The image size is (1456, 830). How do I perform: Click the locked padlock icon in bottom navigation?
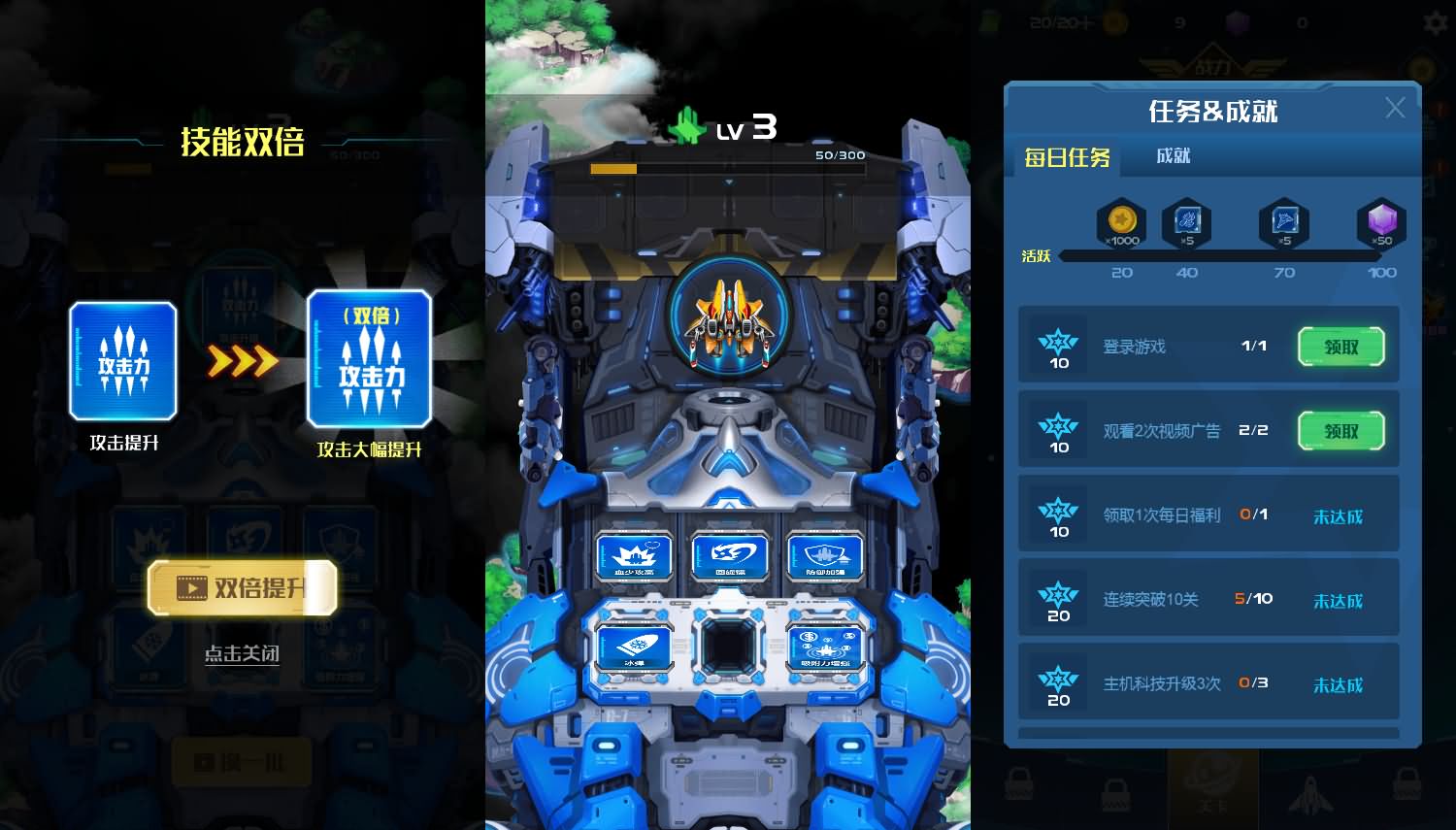1018,781
